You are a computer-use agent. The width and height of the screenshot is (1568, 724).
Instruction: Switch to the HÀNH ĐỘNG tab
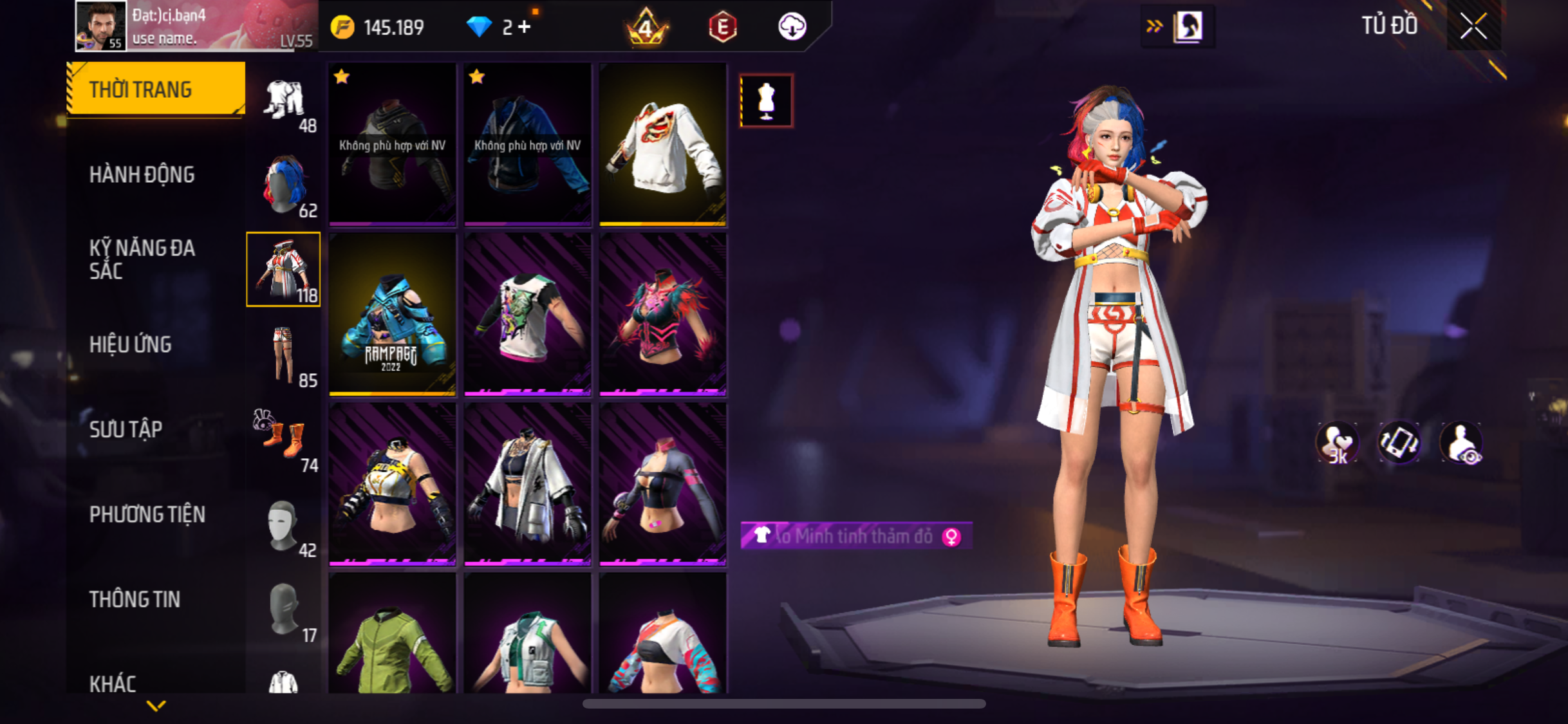(x=142, y=174)
